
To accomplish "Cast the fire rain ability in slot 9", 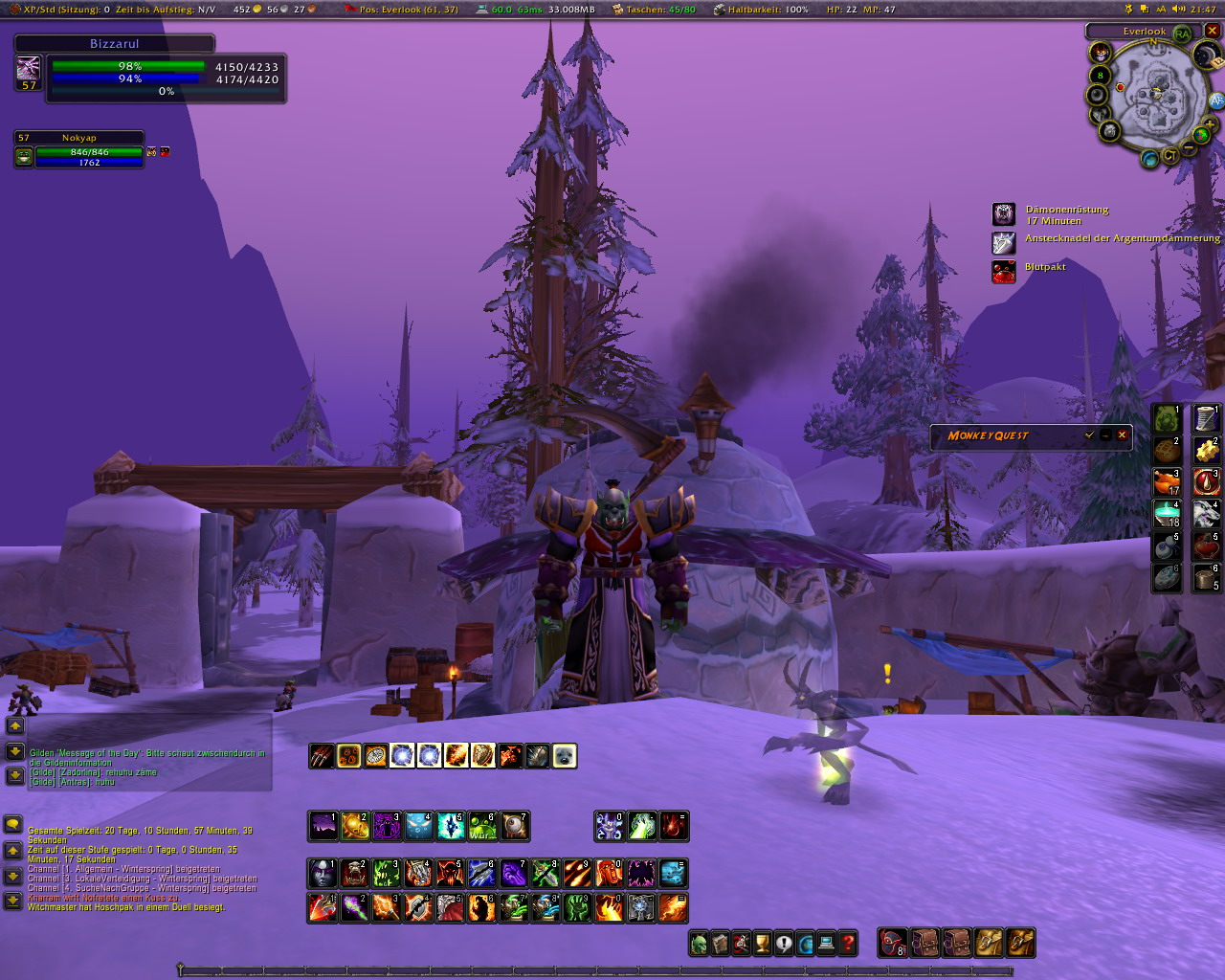I will pos(577,873).
